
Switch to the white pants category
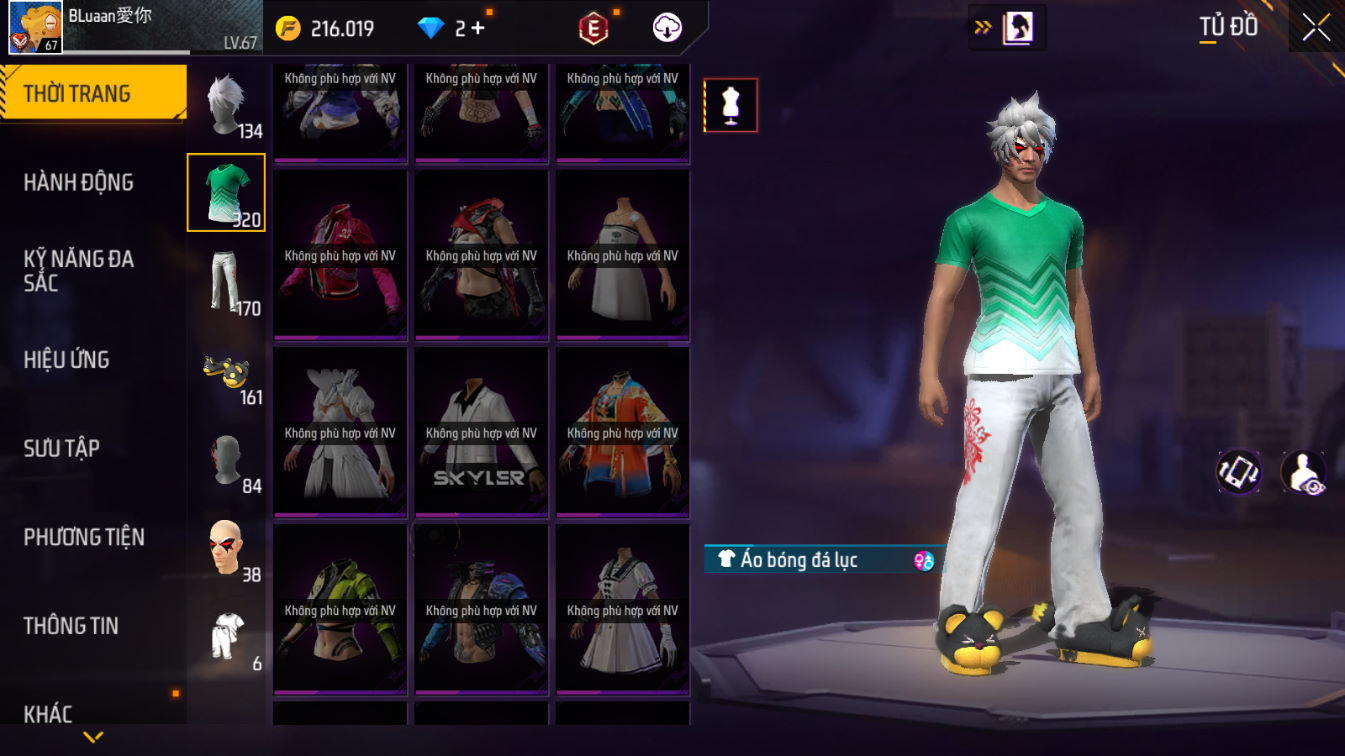pyautogui.click(x=226, y=281)
